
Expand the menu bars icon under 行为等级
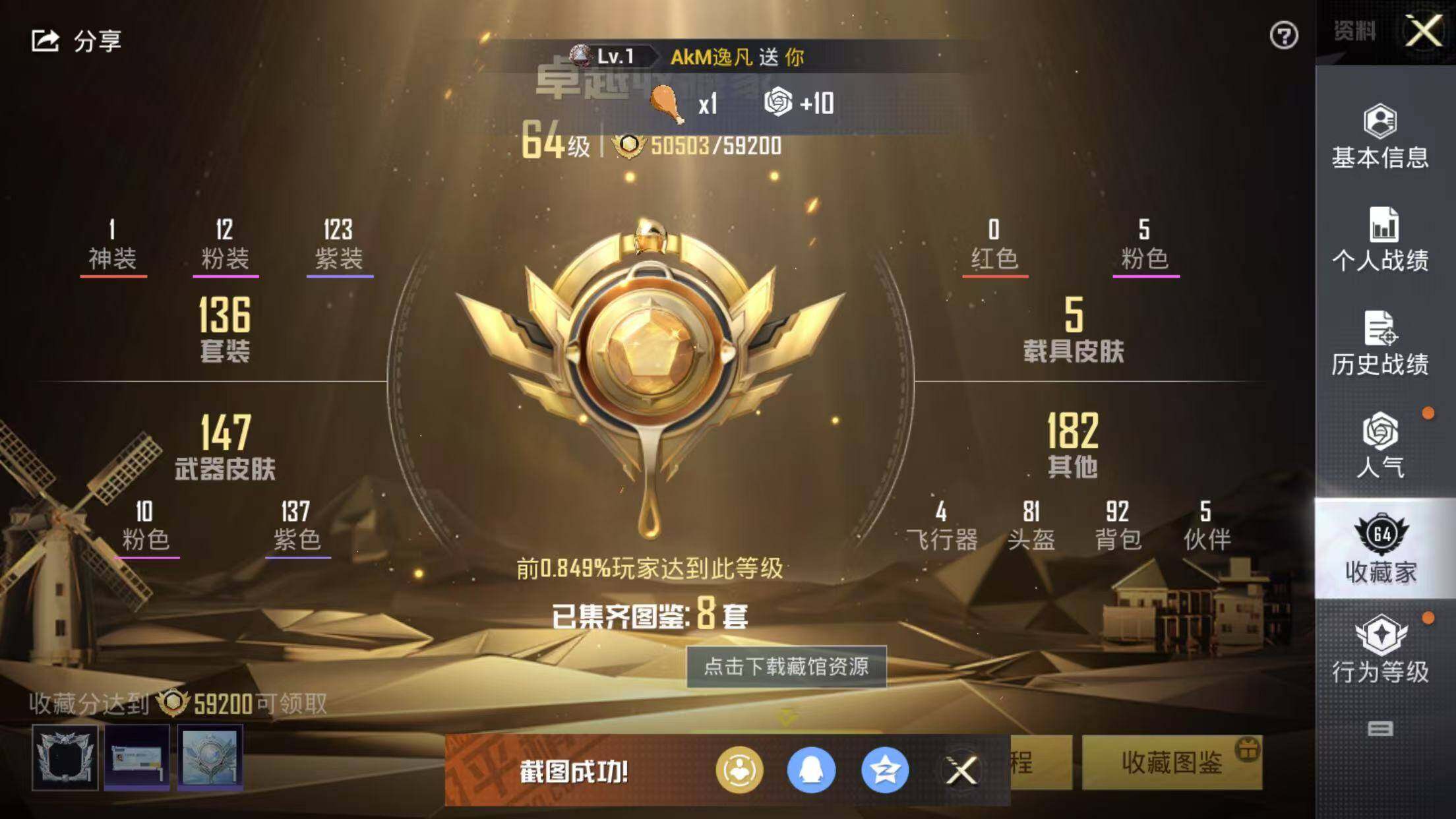point(1380,729)
